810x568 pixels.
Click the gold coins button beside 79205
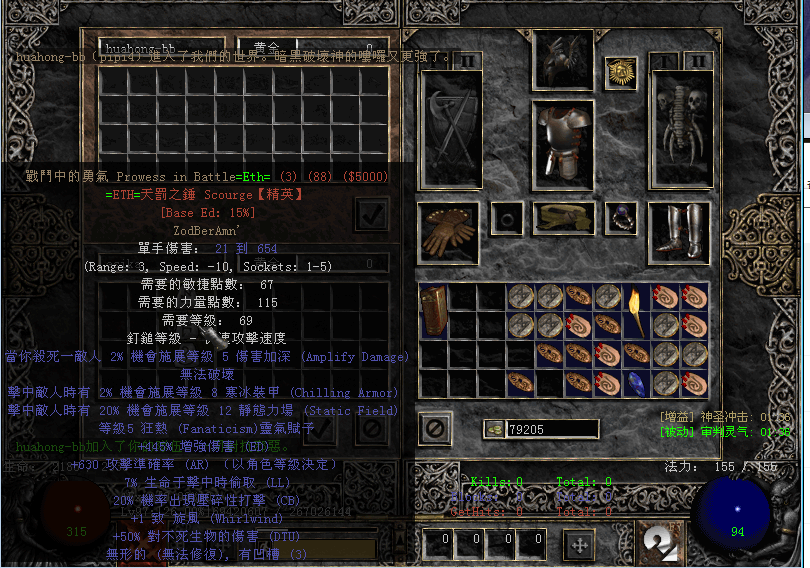[493, 428]
